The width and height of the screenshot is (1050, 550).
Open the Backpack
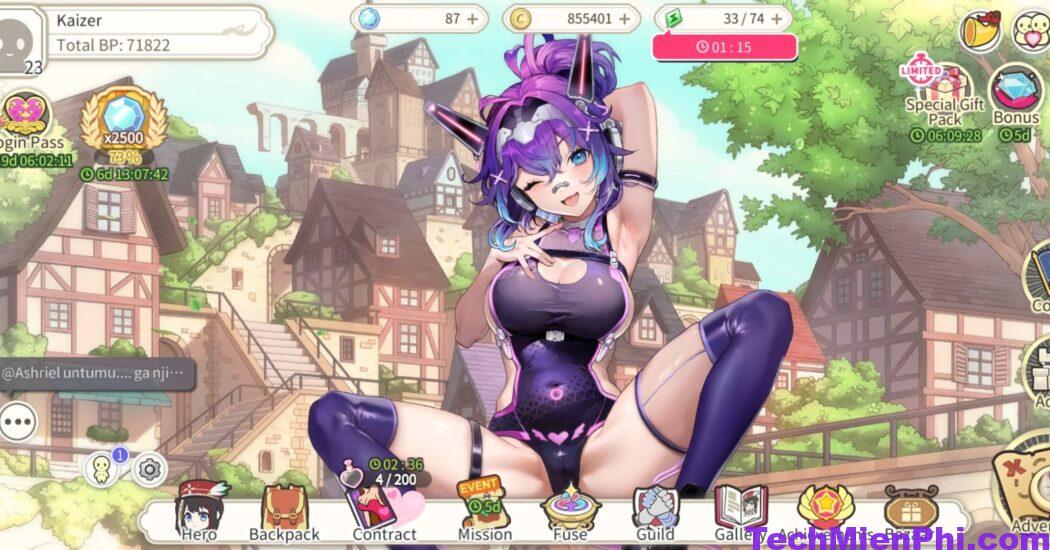(x=284, y=510)
